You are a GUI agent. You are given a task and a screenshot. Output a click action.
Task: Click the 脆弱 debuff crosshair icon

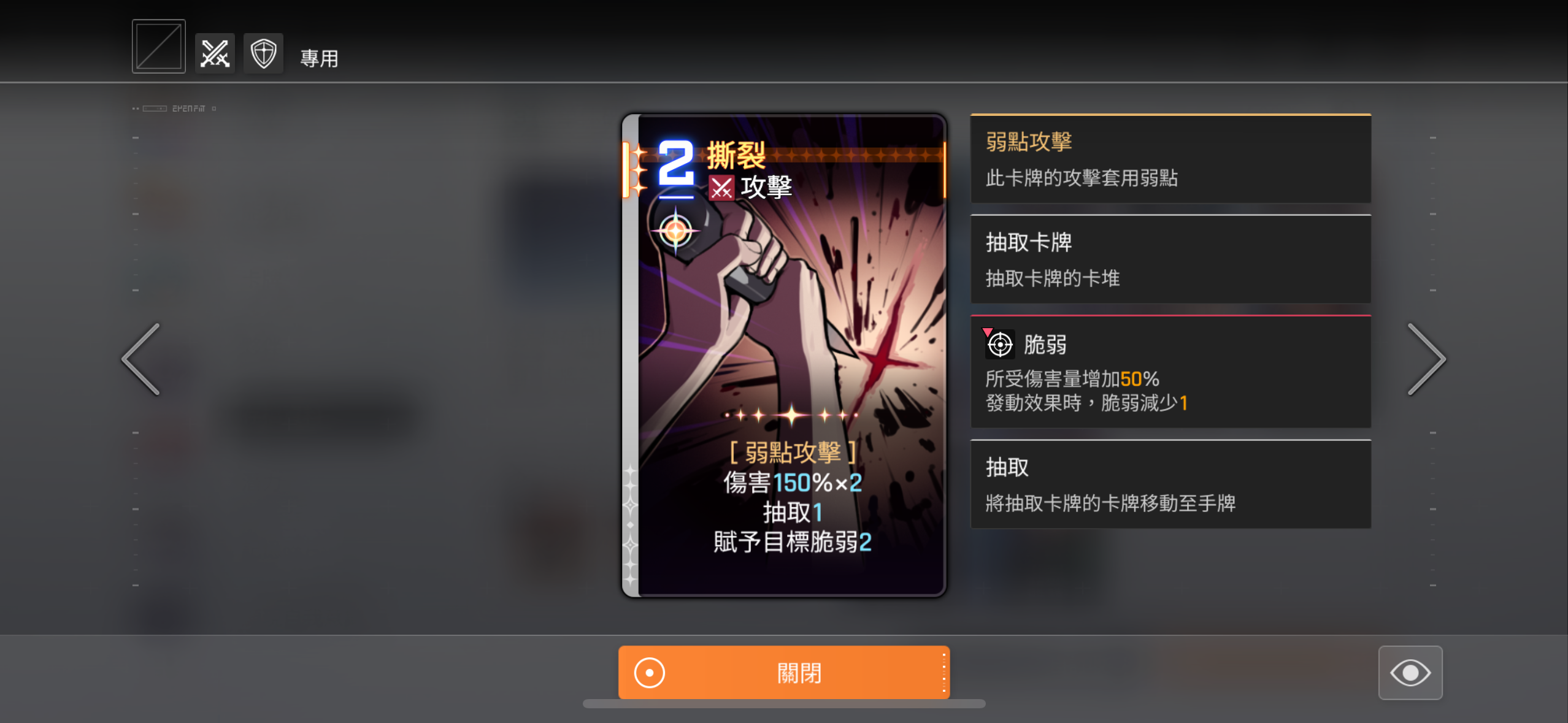point(999,345)
